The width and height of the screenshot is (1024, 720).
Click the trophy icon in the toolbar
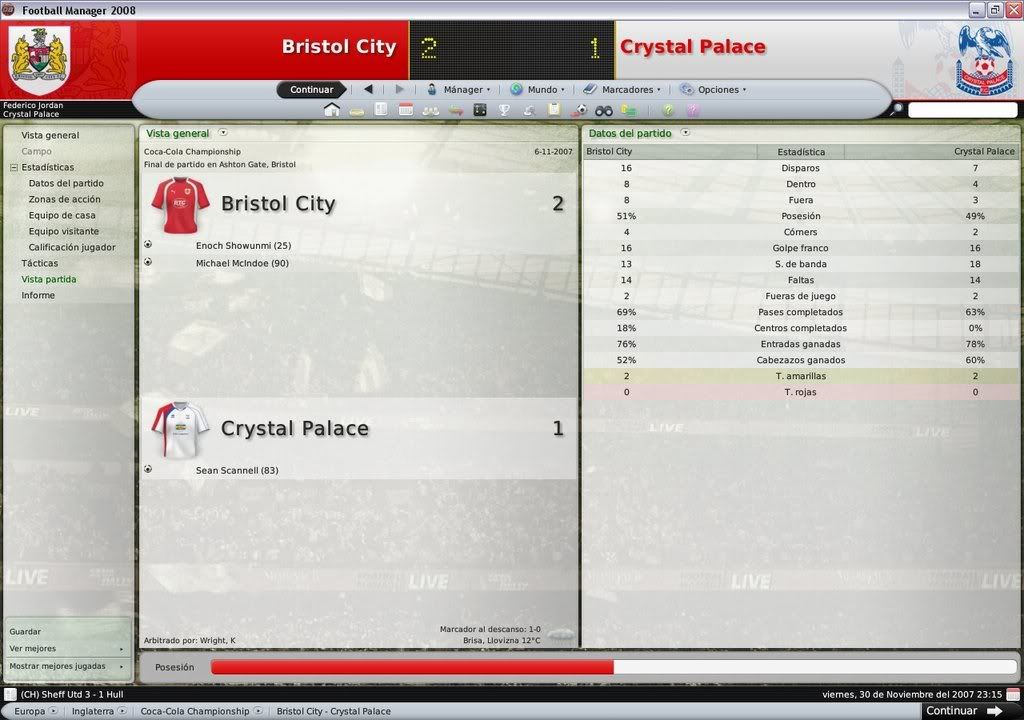504,110
